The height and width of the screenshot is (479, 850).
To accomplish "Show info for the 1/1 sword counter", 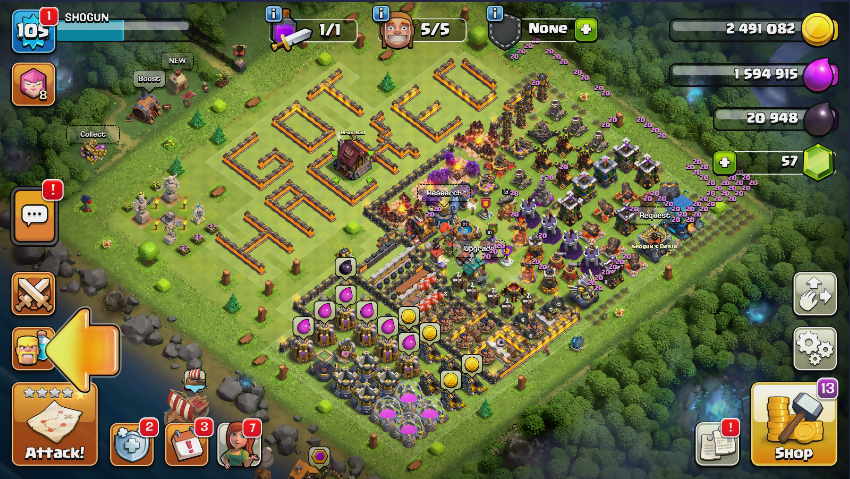I will coord(273,13).
